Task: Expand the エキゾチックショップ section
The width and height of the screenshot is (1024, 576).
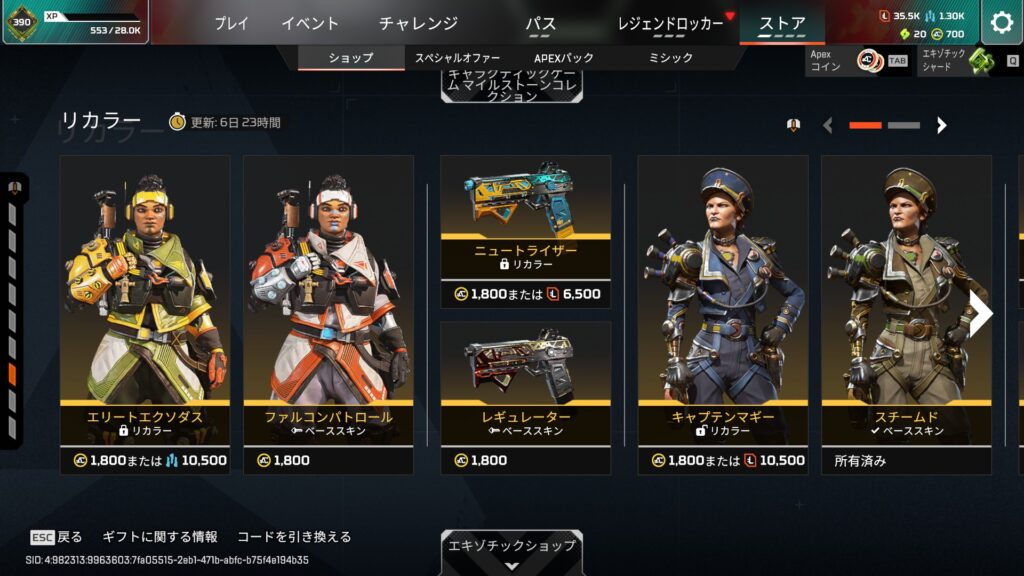Action: (x=511, y=552)
